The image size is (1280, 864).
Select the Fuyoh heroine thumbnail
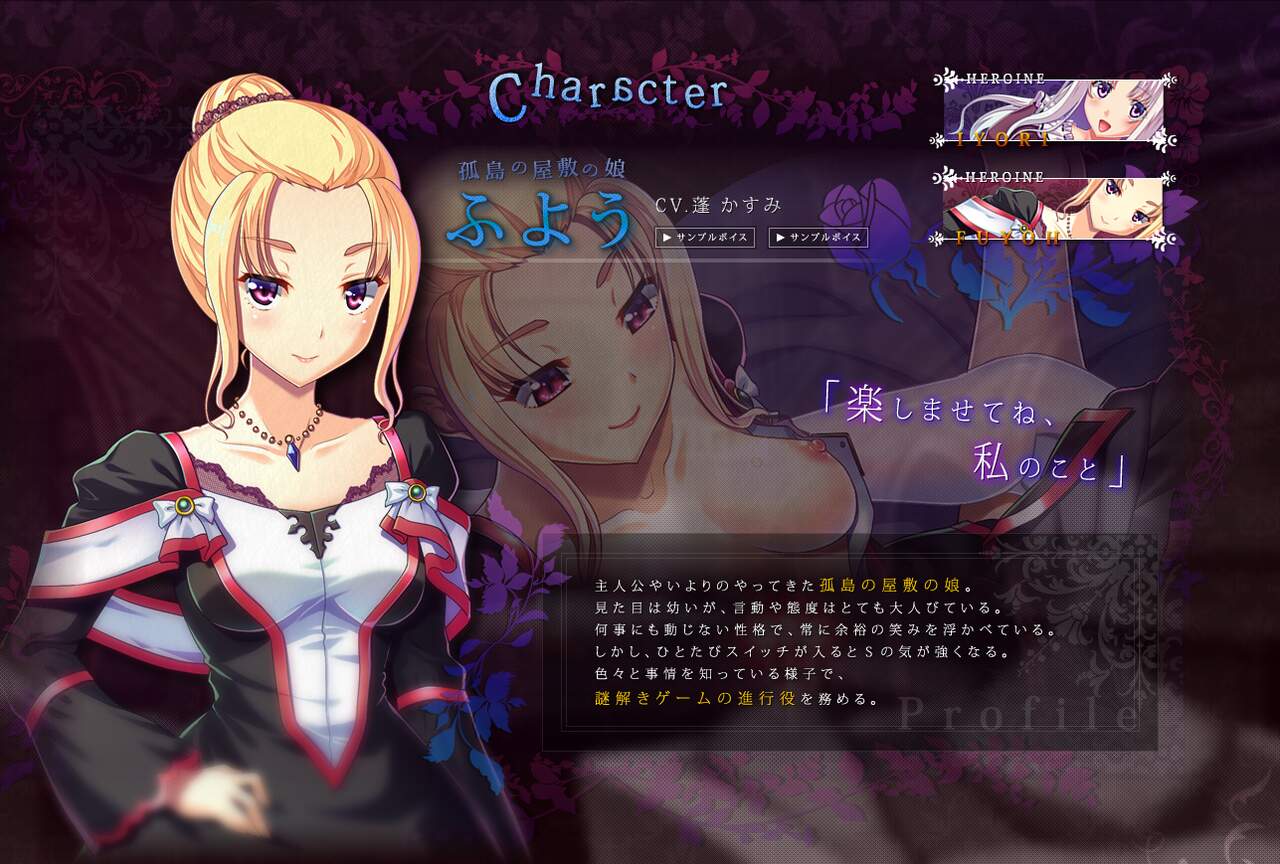[1054, 209]
